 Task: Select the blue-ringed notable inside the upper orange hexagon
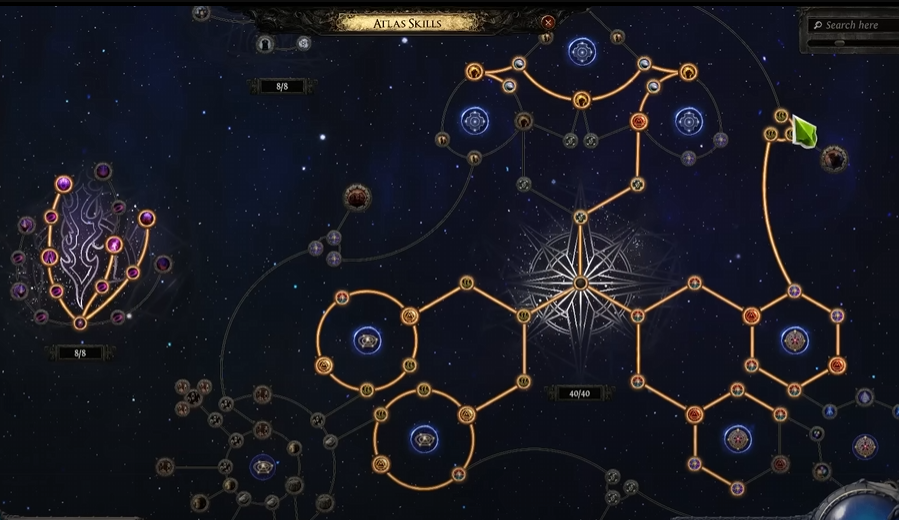point(795,340)
